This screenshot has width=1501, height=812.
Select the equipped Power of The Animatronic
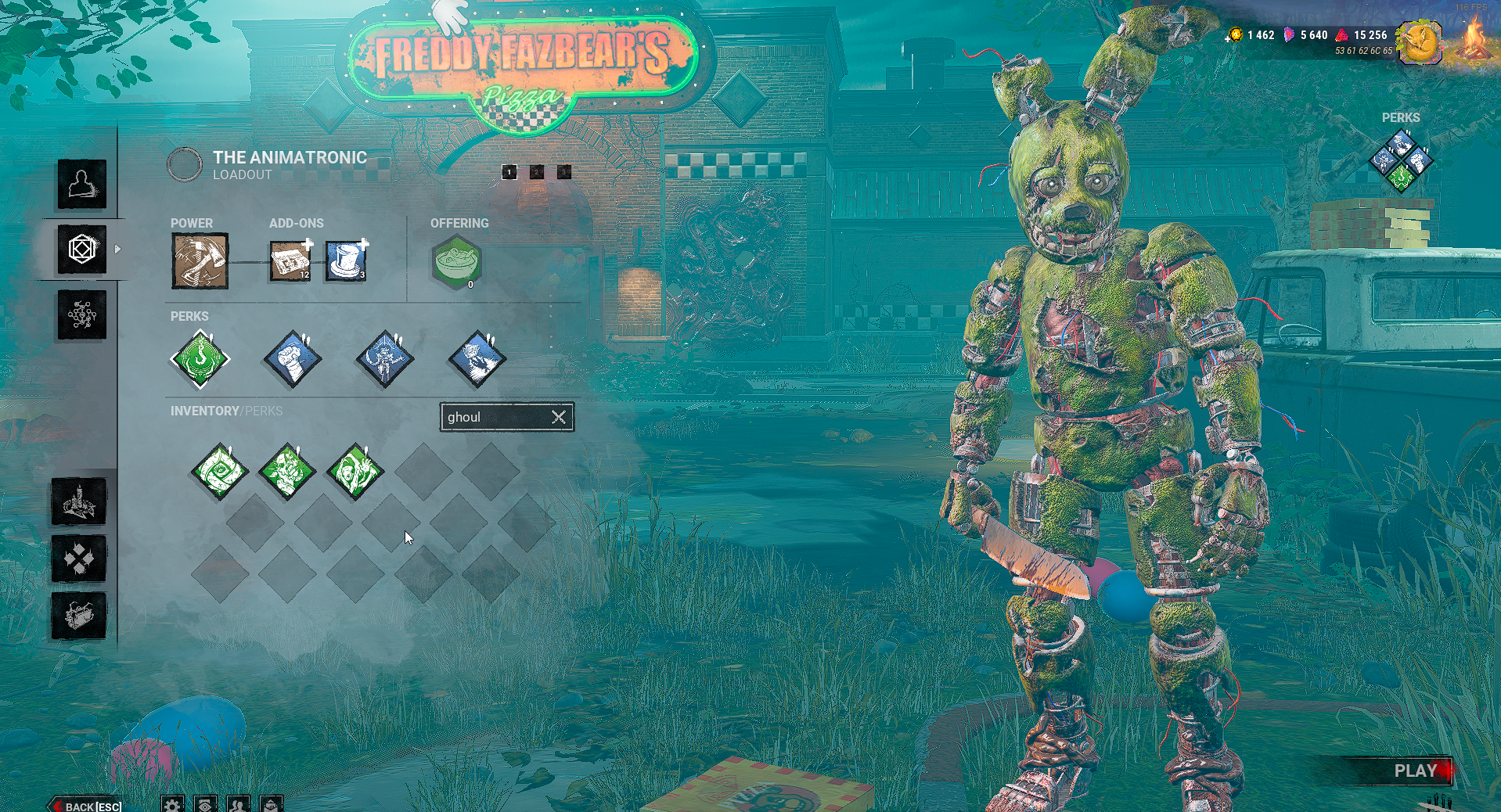(x=200, y=260)
